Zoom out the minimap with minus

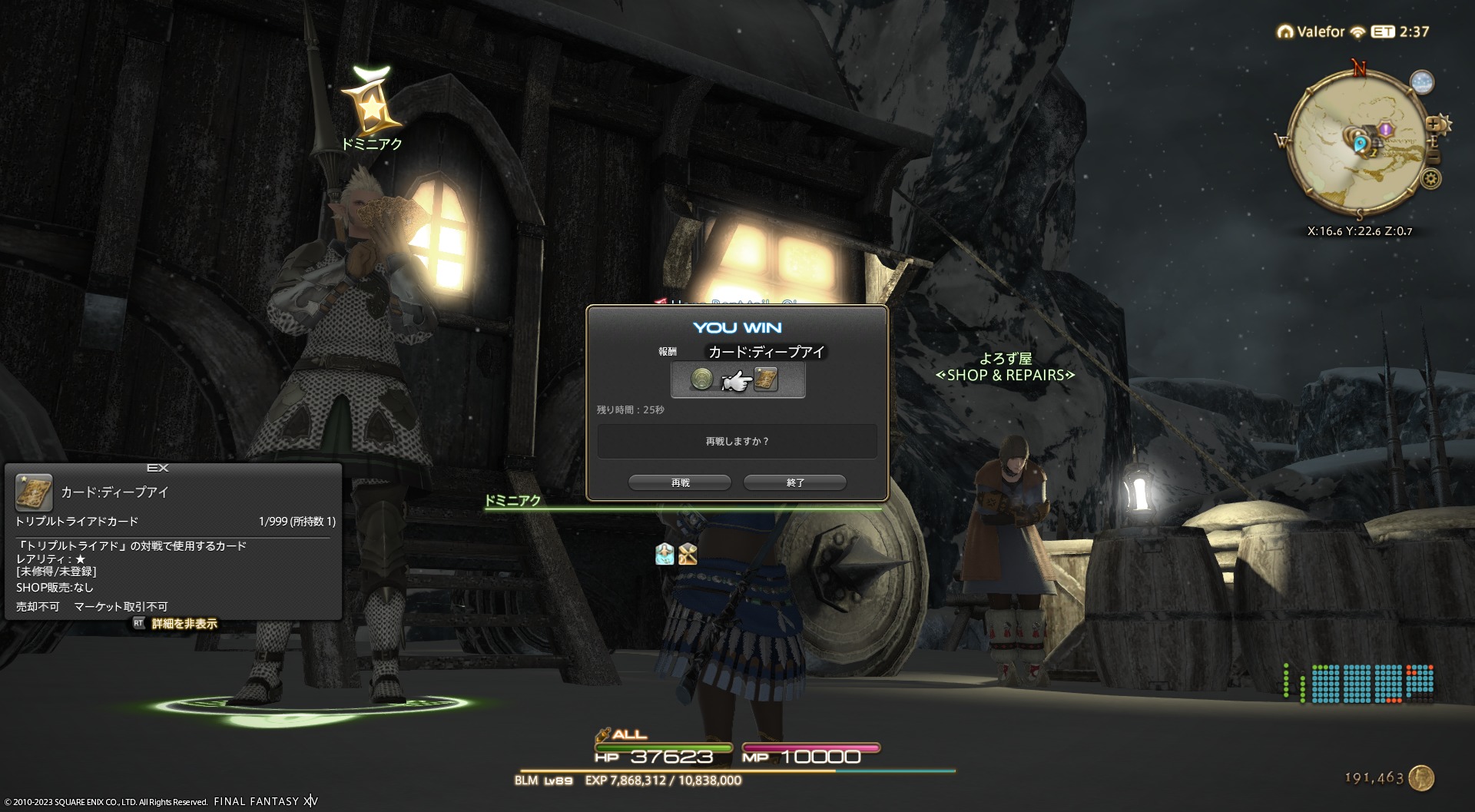point(1434,157)
